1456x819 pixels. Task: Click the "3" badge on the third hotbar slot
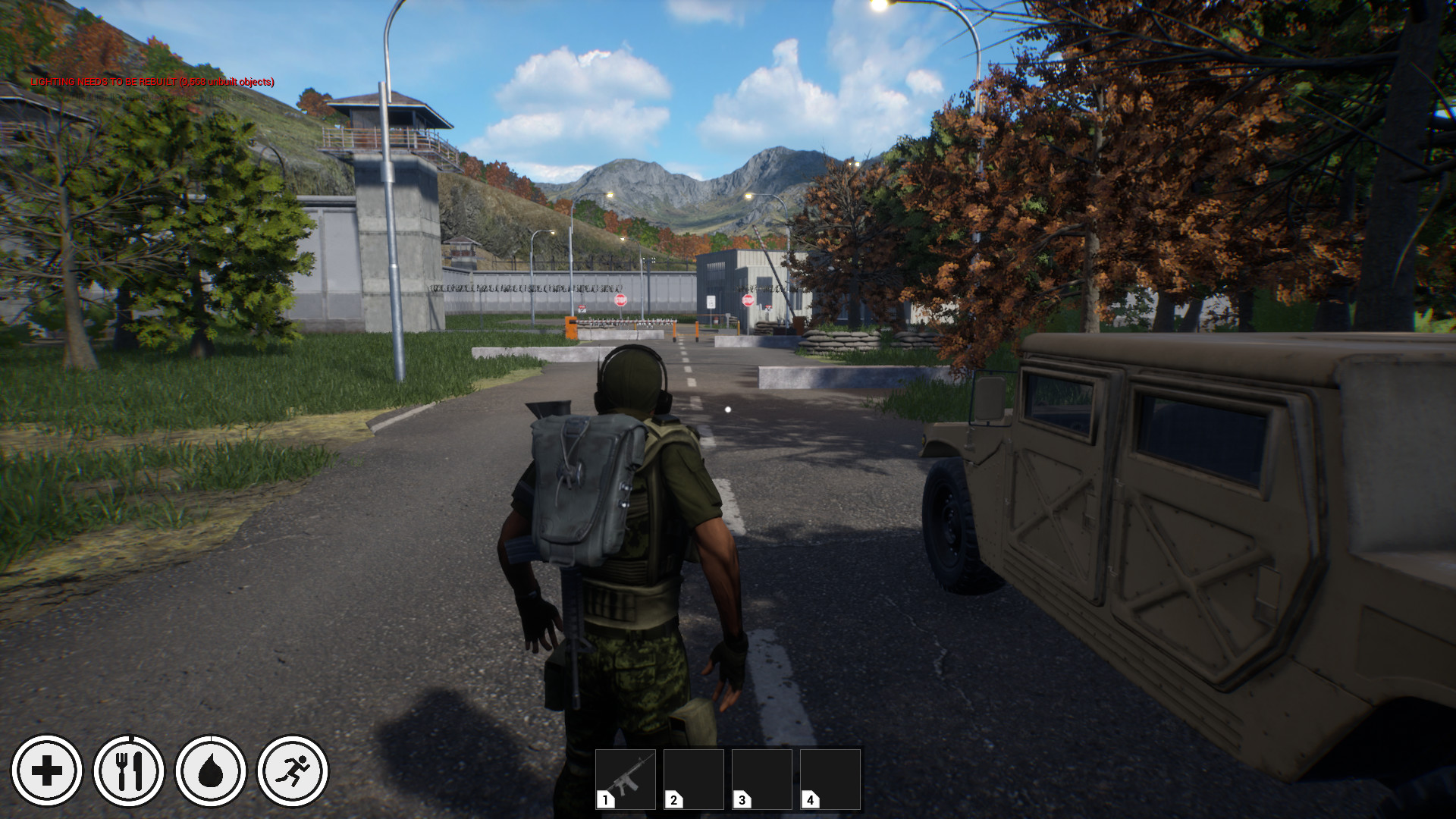click(742, 799)
